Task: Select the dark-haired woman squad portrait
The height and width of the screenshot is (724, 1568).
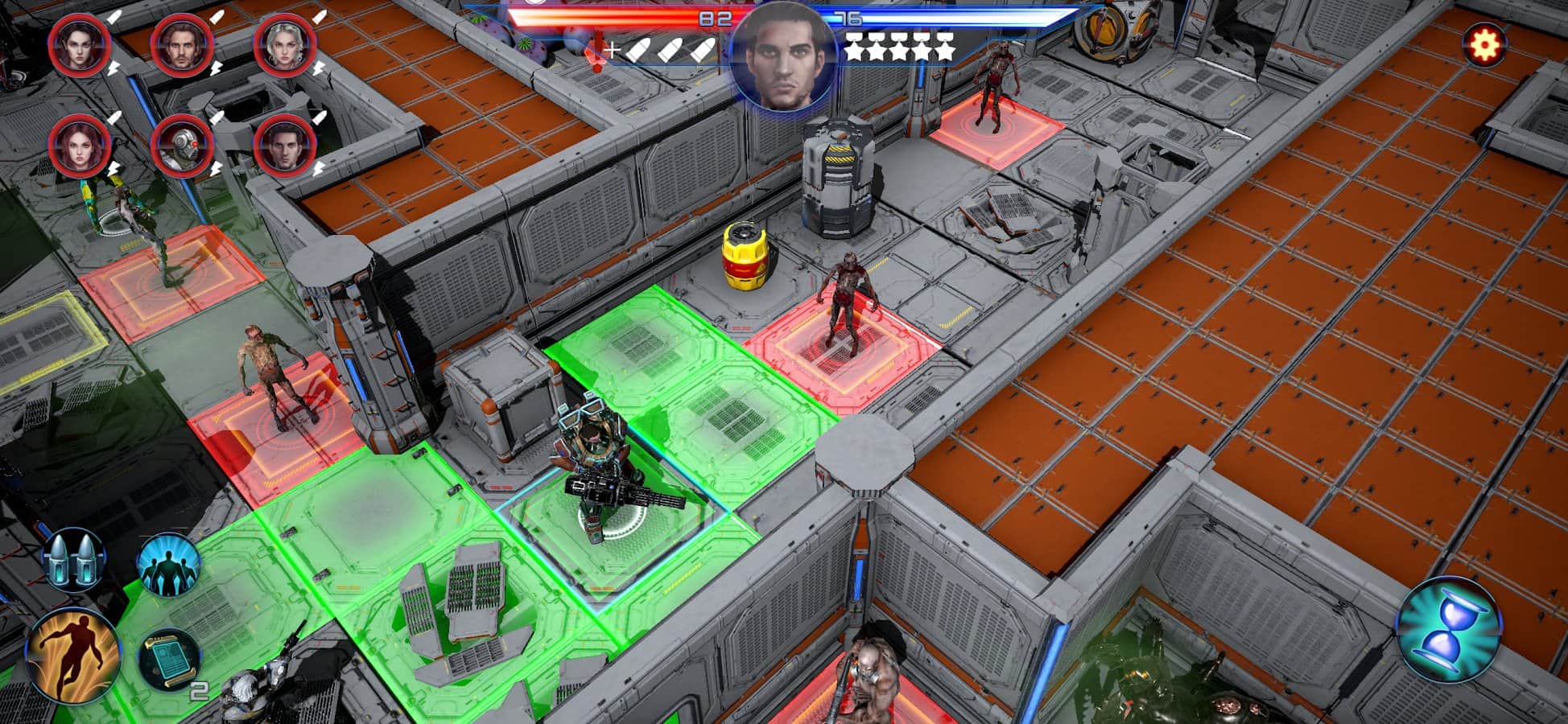Action: [x=79, y=44]
